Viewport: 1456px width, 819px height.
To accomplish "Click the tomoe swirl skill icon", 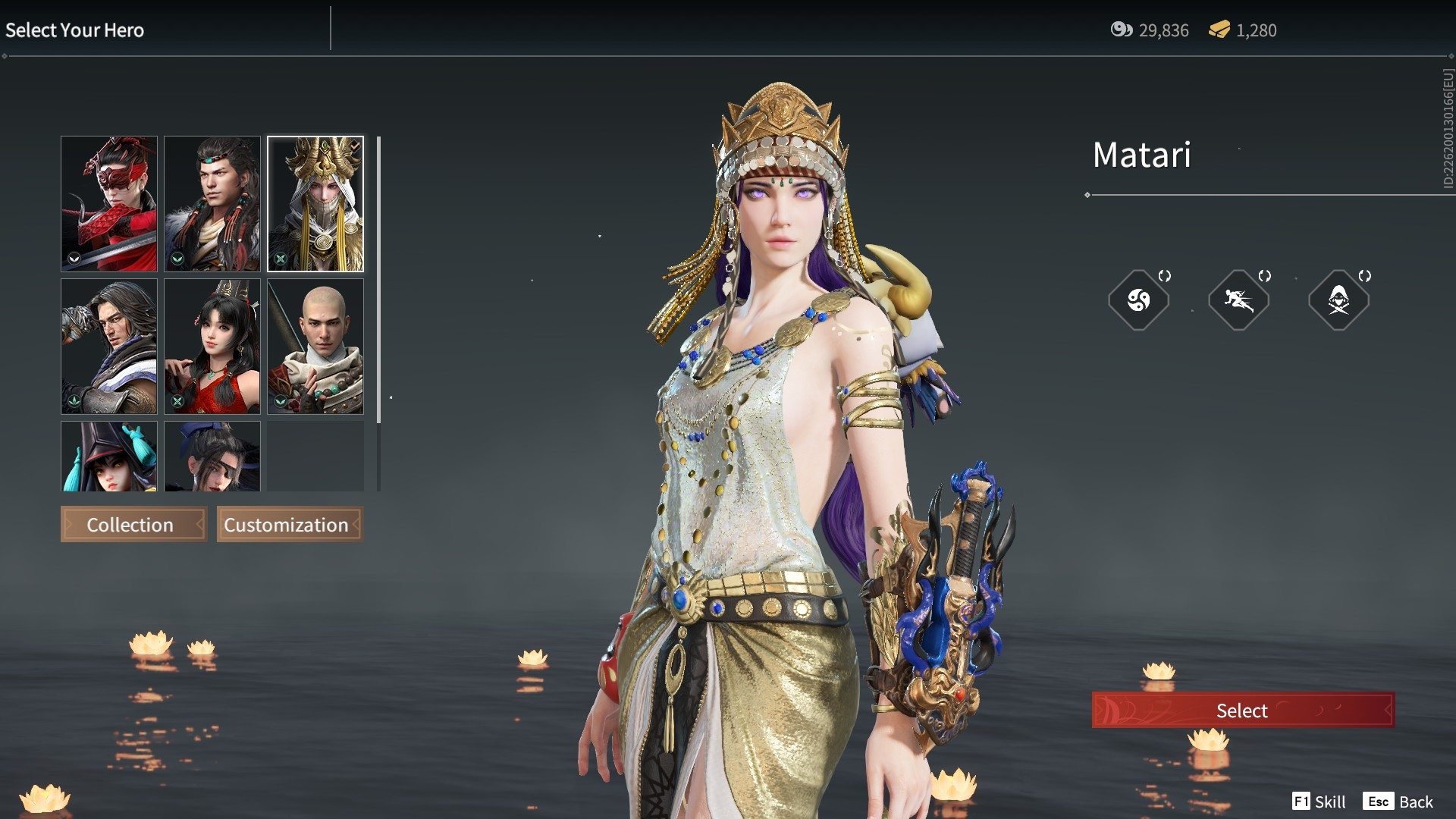I will 1138,300.
